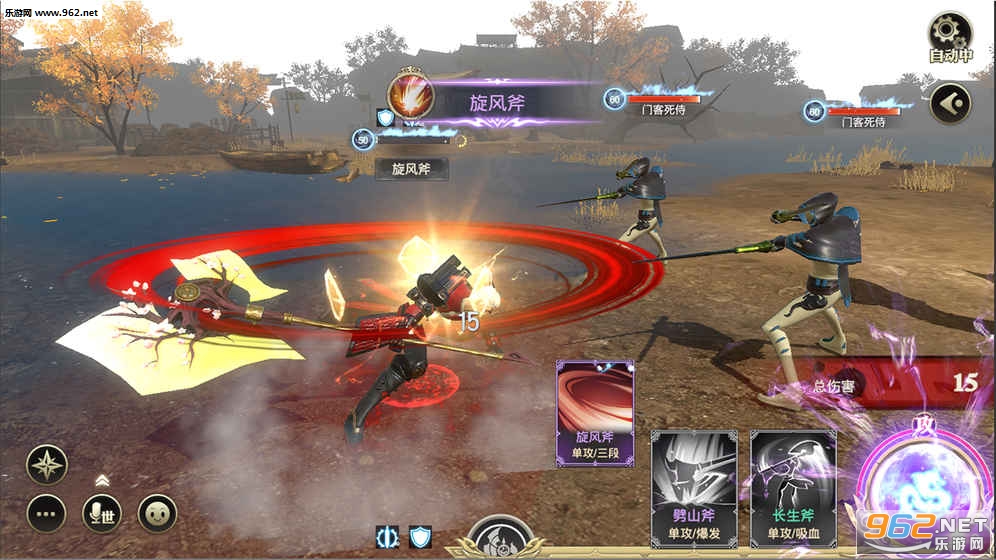Screen dimensions: 996x560
Task: Tap the world voice chat microphone
Action: click(x=102, y=513)
